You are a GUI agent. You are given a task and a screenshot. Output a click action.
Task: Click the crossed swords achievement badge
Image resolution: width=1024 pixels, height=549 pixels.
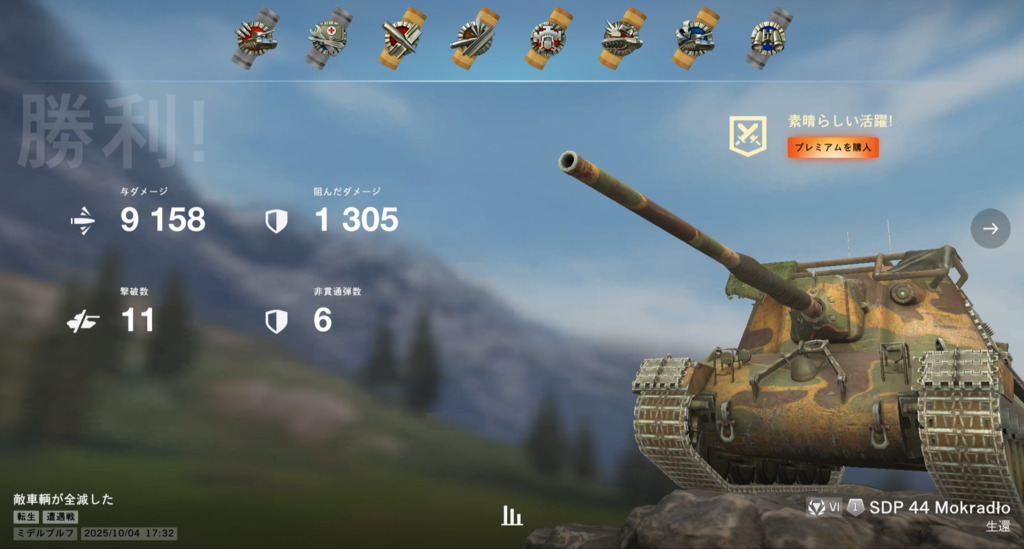[747, 136]
